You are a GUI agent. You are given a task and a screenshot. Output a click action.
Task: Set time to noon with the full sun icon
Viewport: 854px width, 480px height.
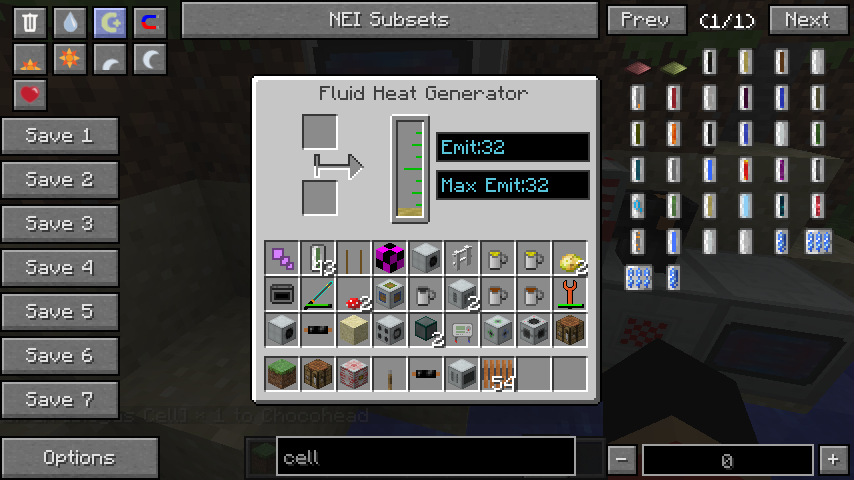pyautogui.click(x=70, y=60)
